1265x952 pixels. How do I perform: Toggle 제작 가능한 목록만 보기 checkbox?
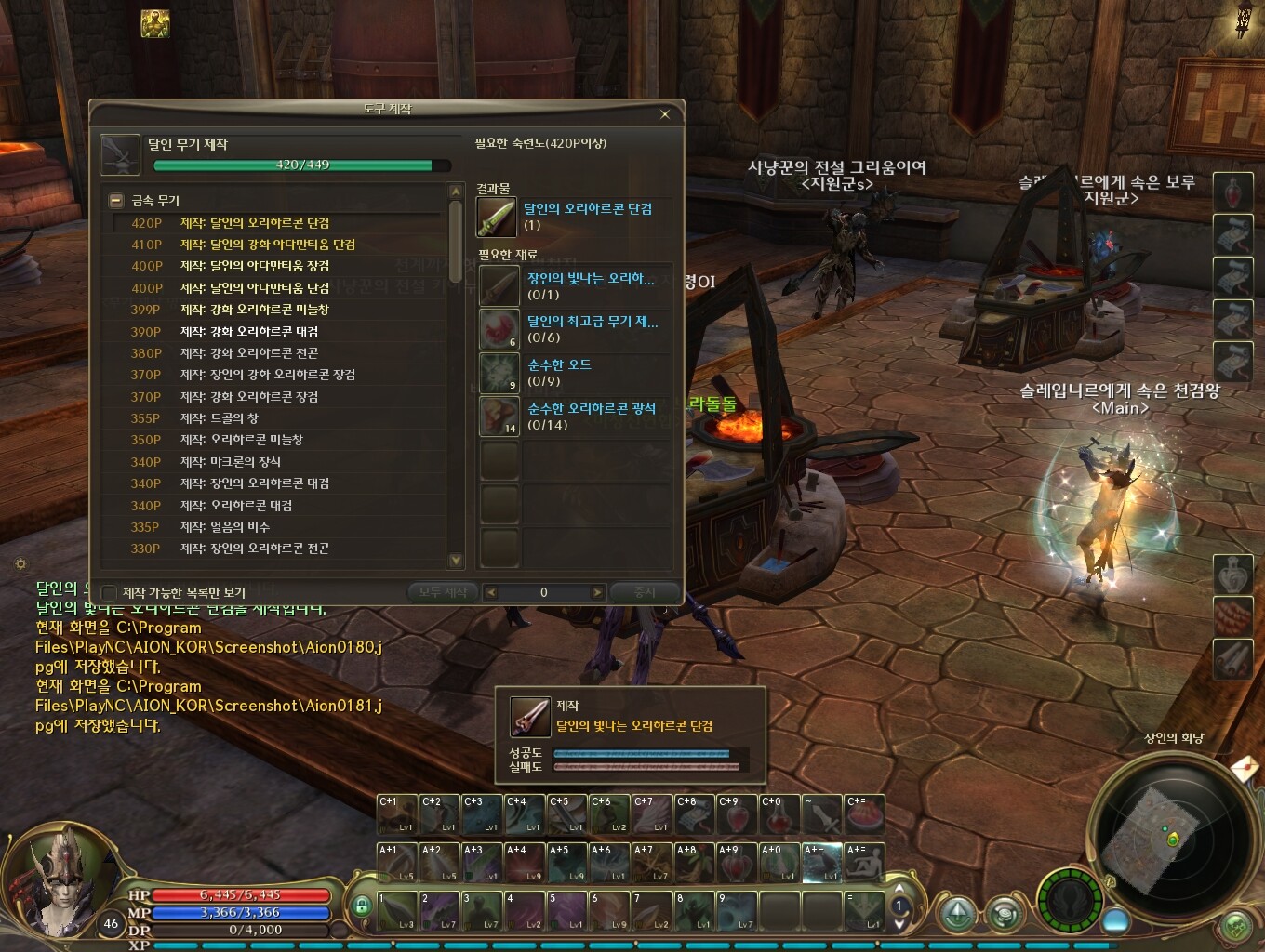point(110,592)
